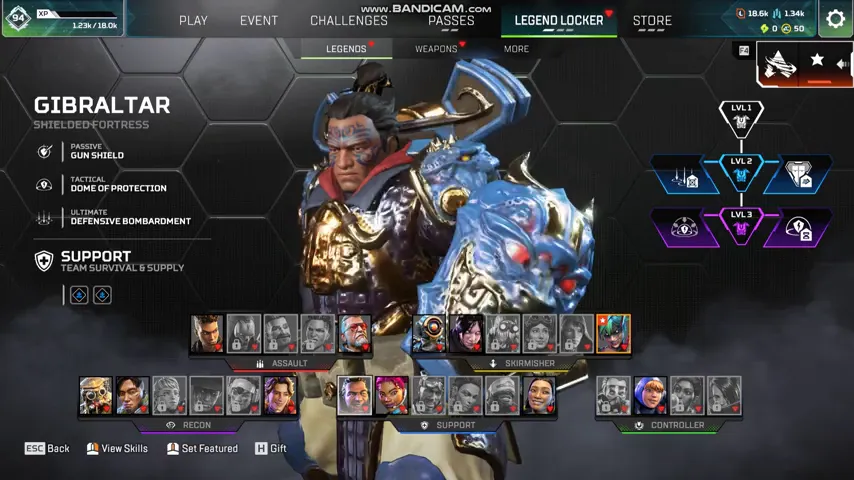The width and height of the screenshot is (854, 480).
Task: Select the Legends sub-tab
Action: (x=346, y=48)
